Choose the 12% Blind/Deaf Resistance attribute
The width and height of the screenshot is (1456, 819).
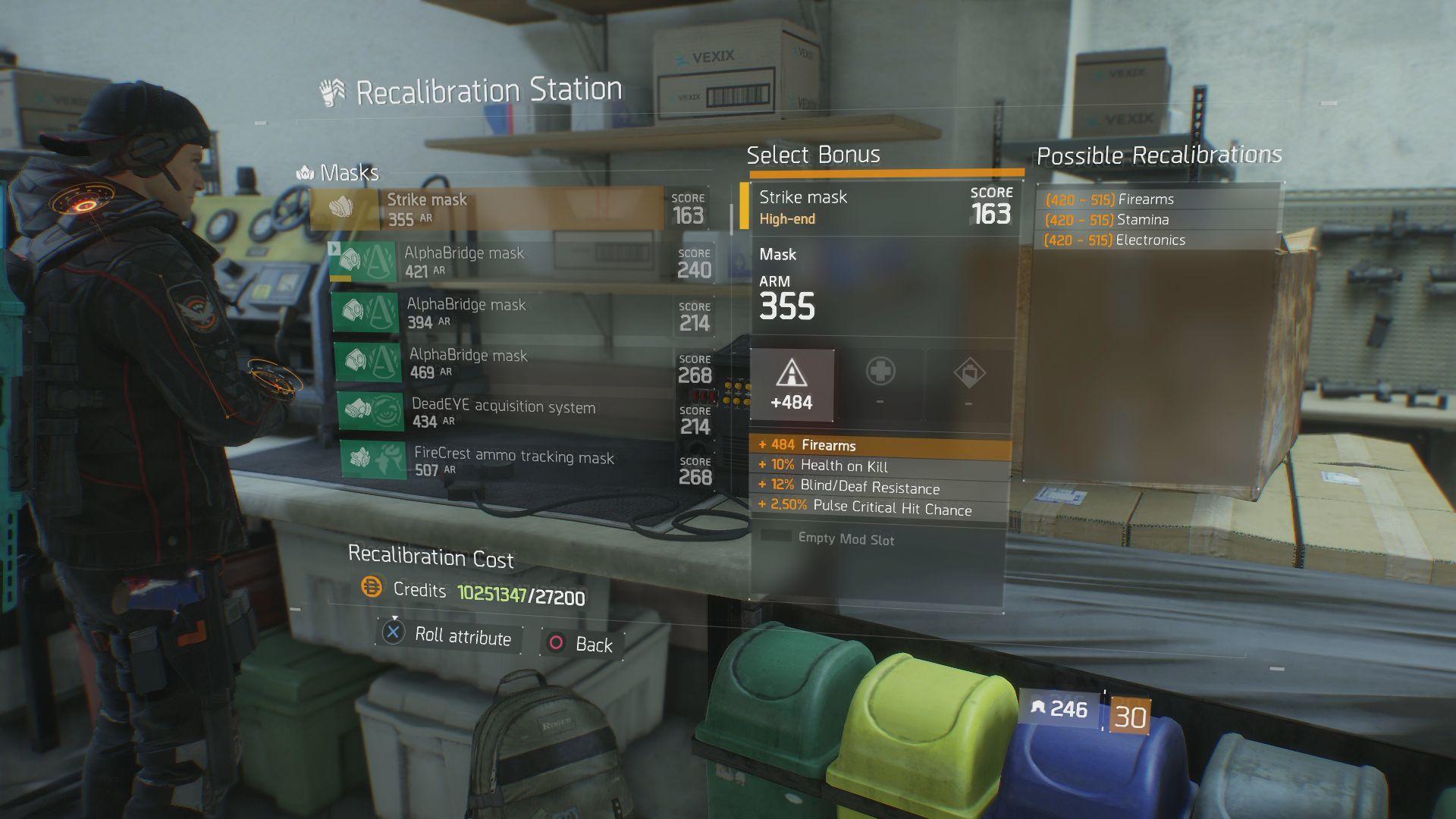coord(880,487)
